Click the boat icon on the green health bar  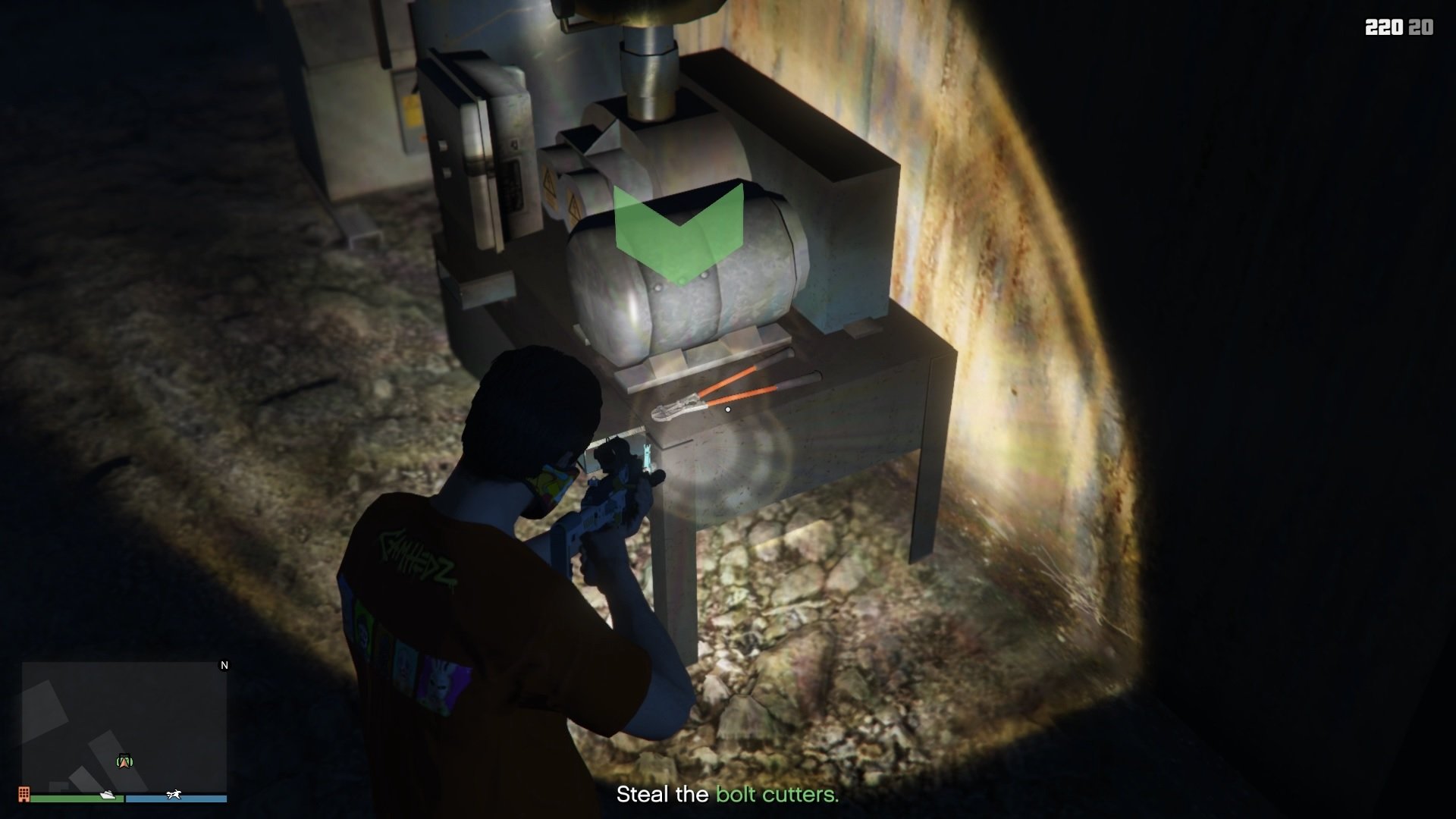(107, 796)
